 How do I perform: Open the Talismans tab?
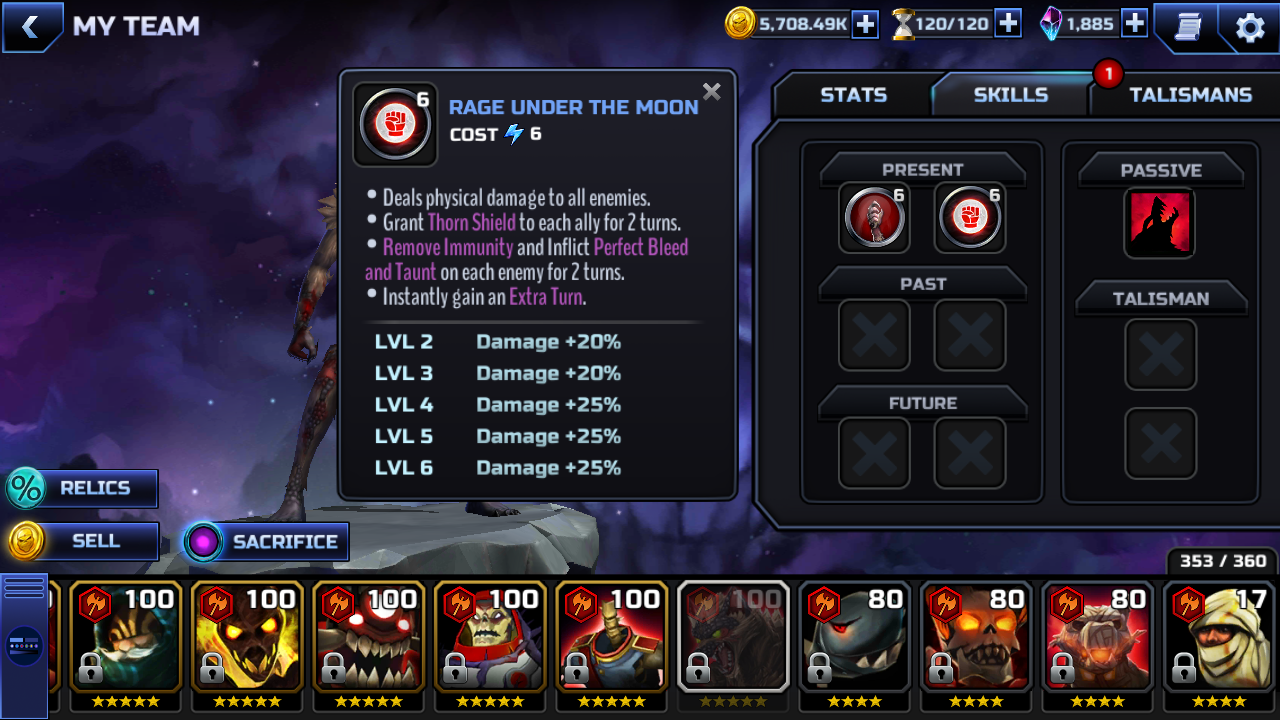click(1190, 95)
